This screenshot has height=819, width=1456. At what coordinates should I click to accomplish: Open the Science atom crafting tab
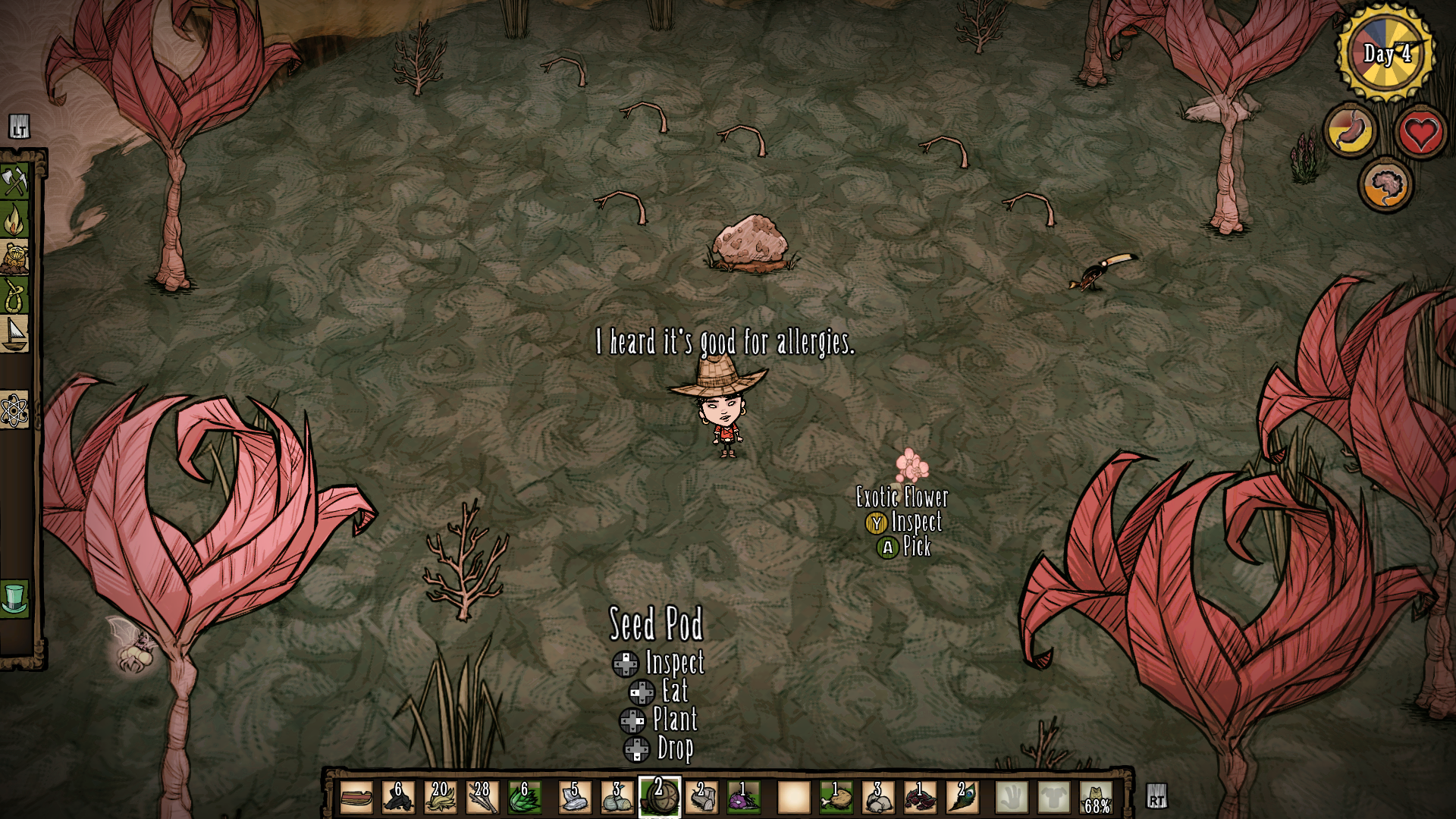(14, 411)
